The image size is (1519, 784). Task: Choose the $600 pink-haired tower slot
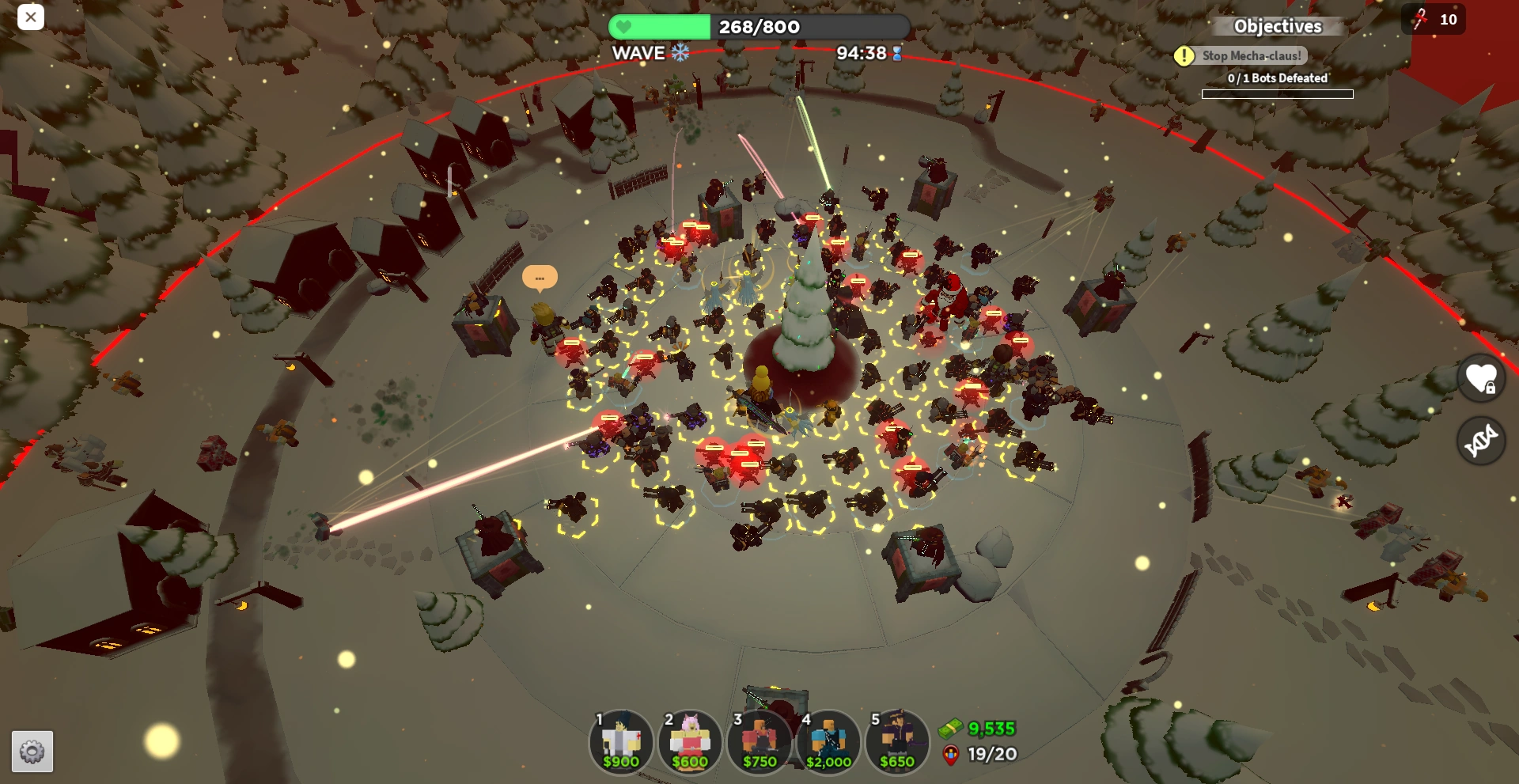coord(690,742)
